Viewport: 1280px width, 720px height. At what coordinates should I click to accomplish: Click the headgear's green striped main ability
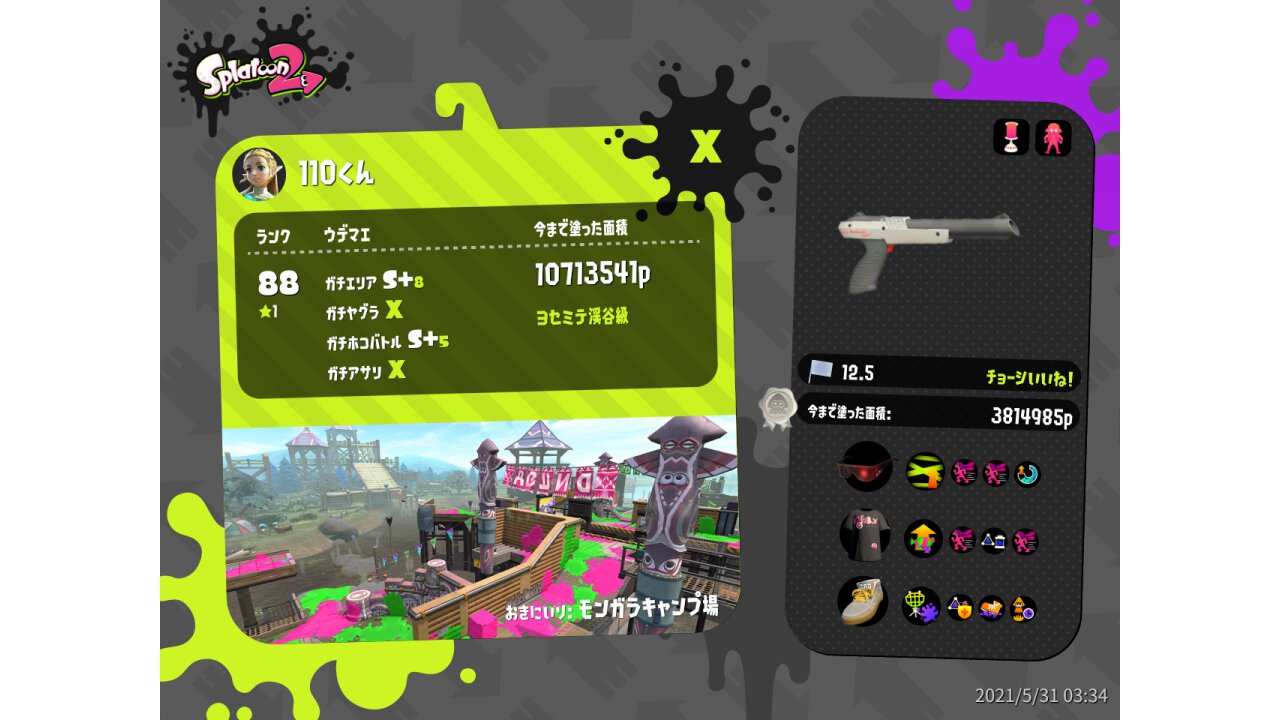pyautogui.click(x=924, y=471)
